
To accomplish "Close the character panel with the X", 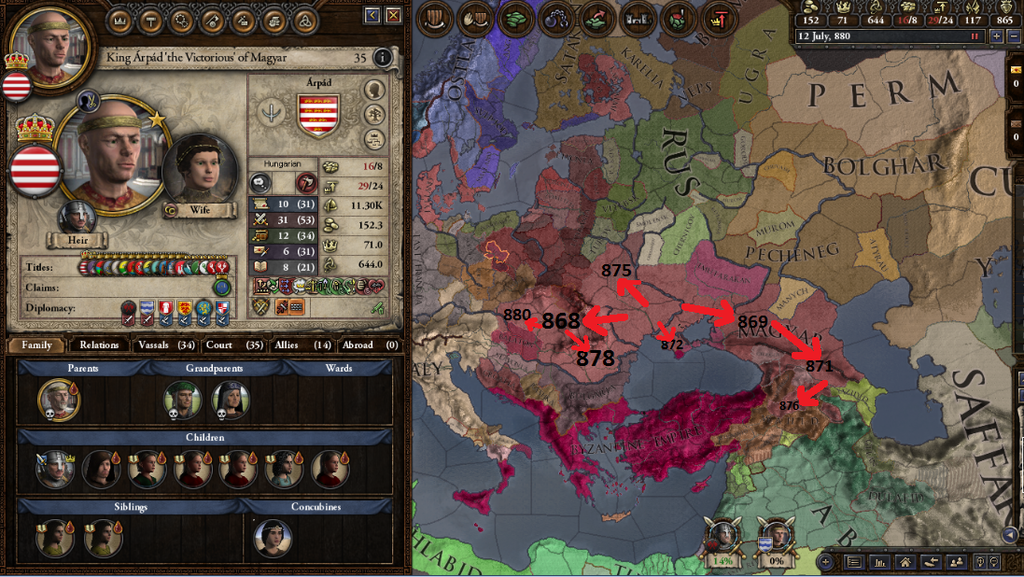I will [x=394, y=15].
